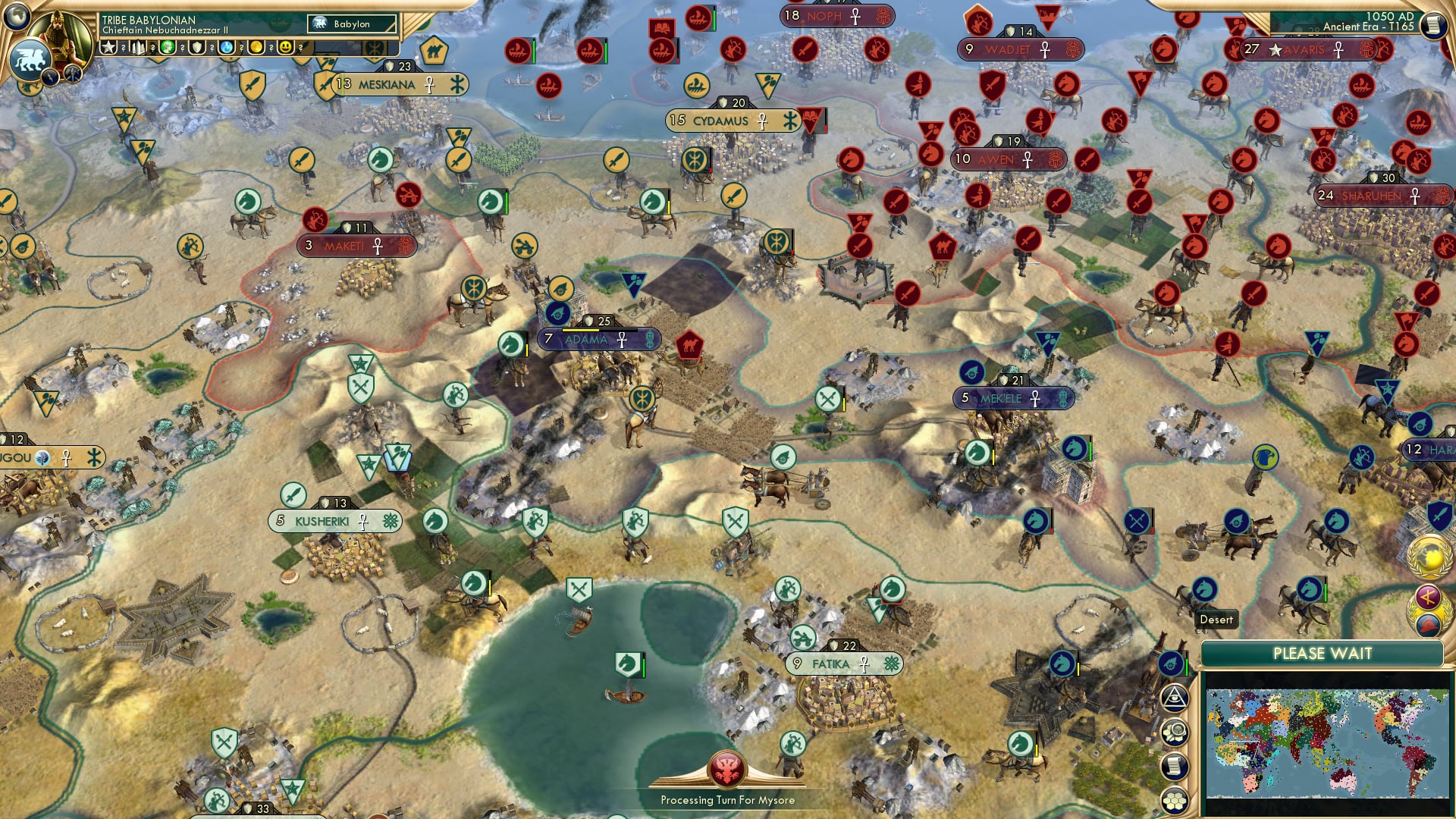Select the strategic view eye icon near the minimap
The height and width of the screenshot is (819, 1456).
(1177, 700)
